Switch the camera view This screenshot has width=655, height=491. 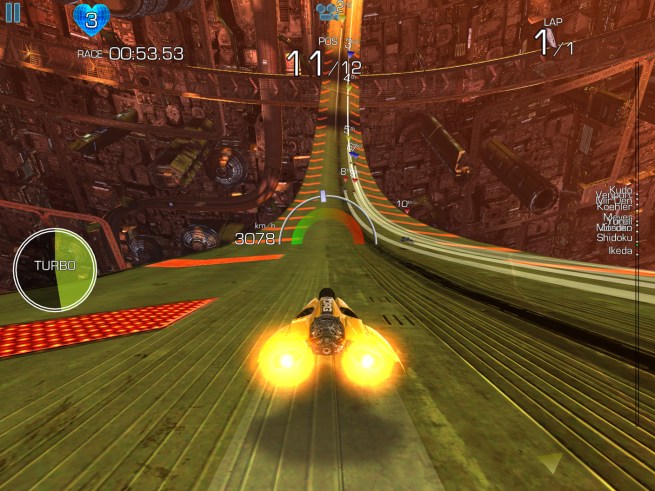327,12
